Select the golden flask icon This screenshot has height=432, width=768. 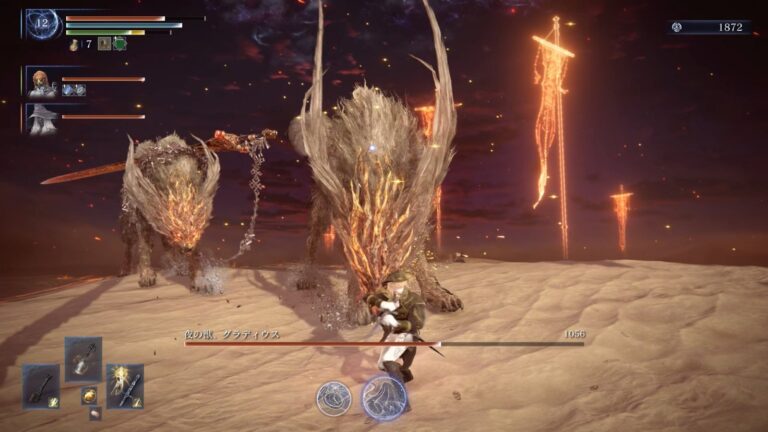pos(74,44)
